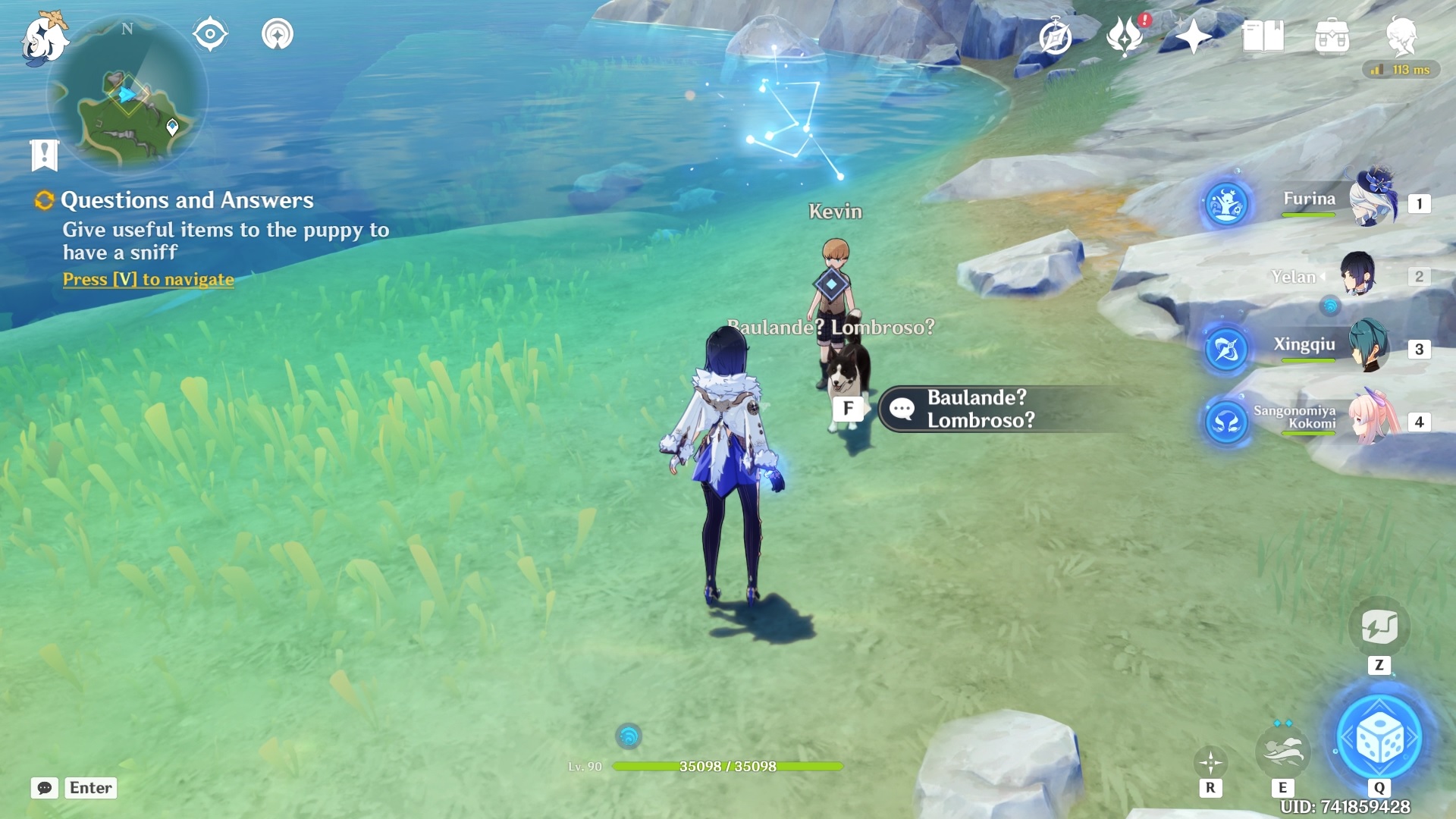
Task: Select the Questions and Answers quest tracker
Action: (187, 200)
